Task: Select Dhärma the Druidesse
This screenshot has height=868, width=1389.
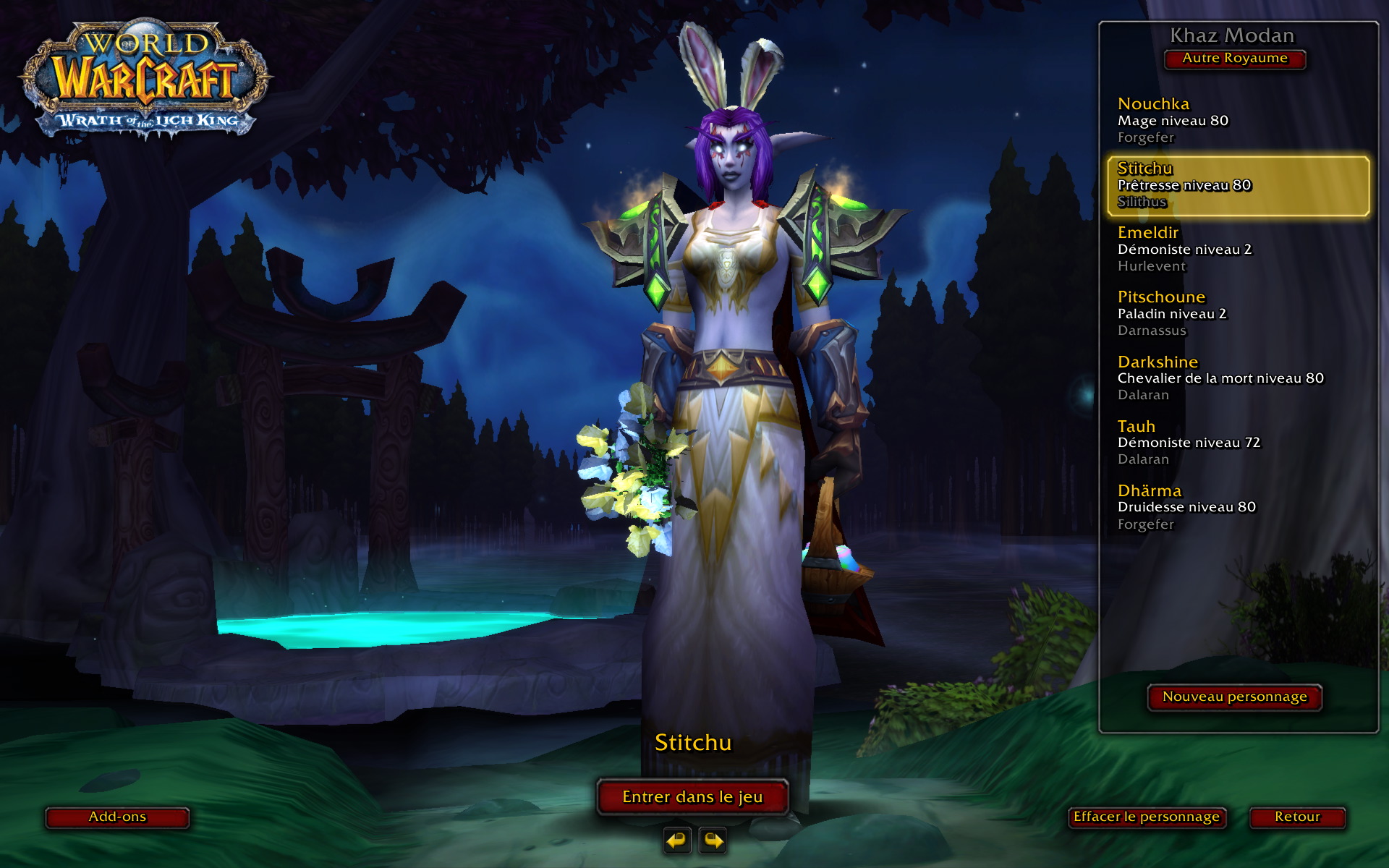Action: (1237, 506)
